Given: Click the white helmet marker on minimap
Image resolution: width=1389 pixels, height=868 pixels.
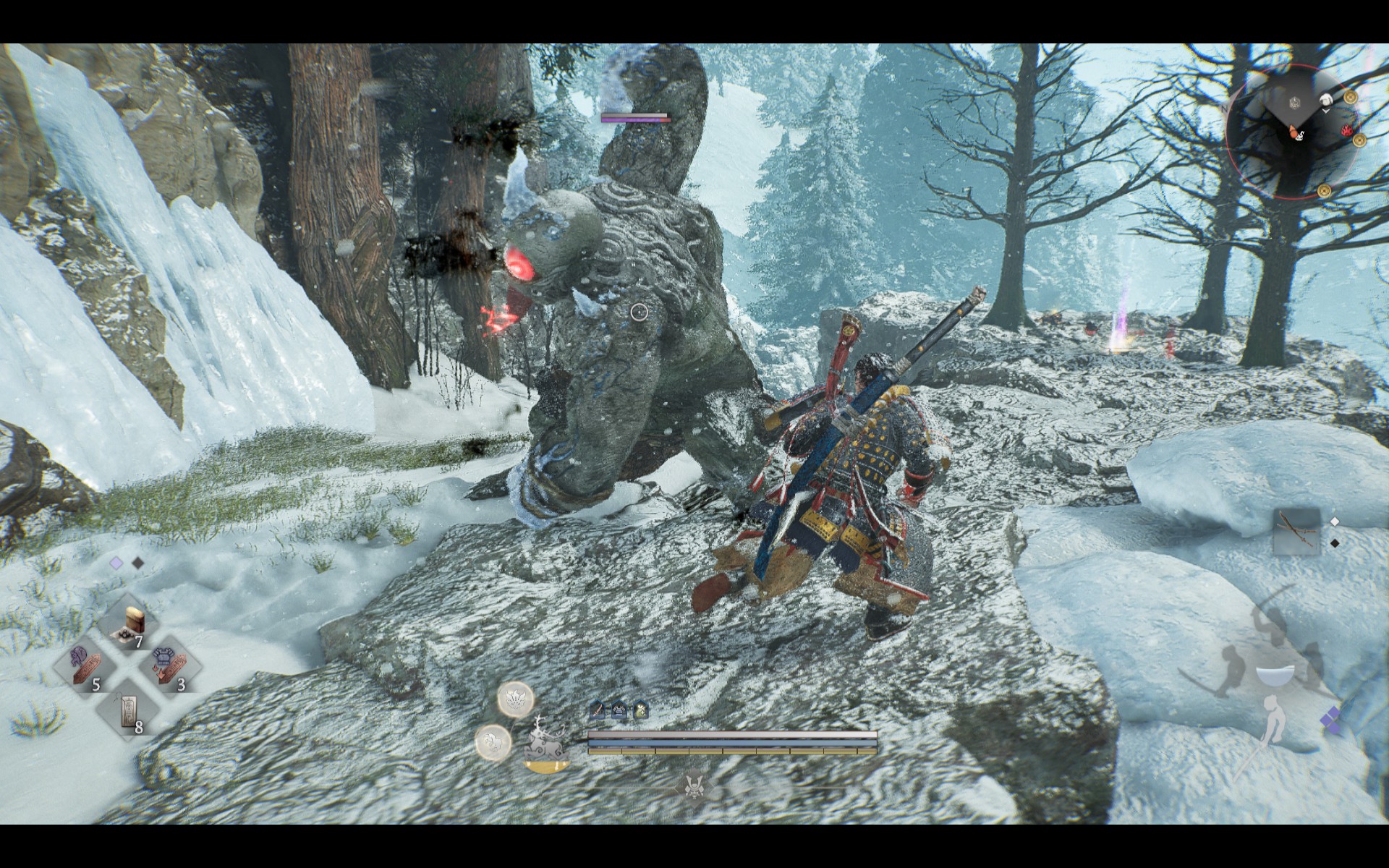Looking at the screenshot, I should tap(1325, 101).
